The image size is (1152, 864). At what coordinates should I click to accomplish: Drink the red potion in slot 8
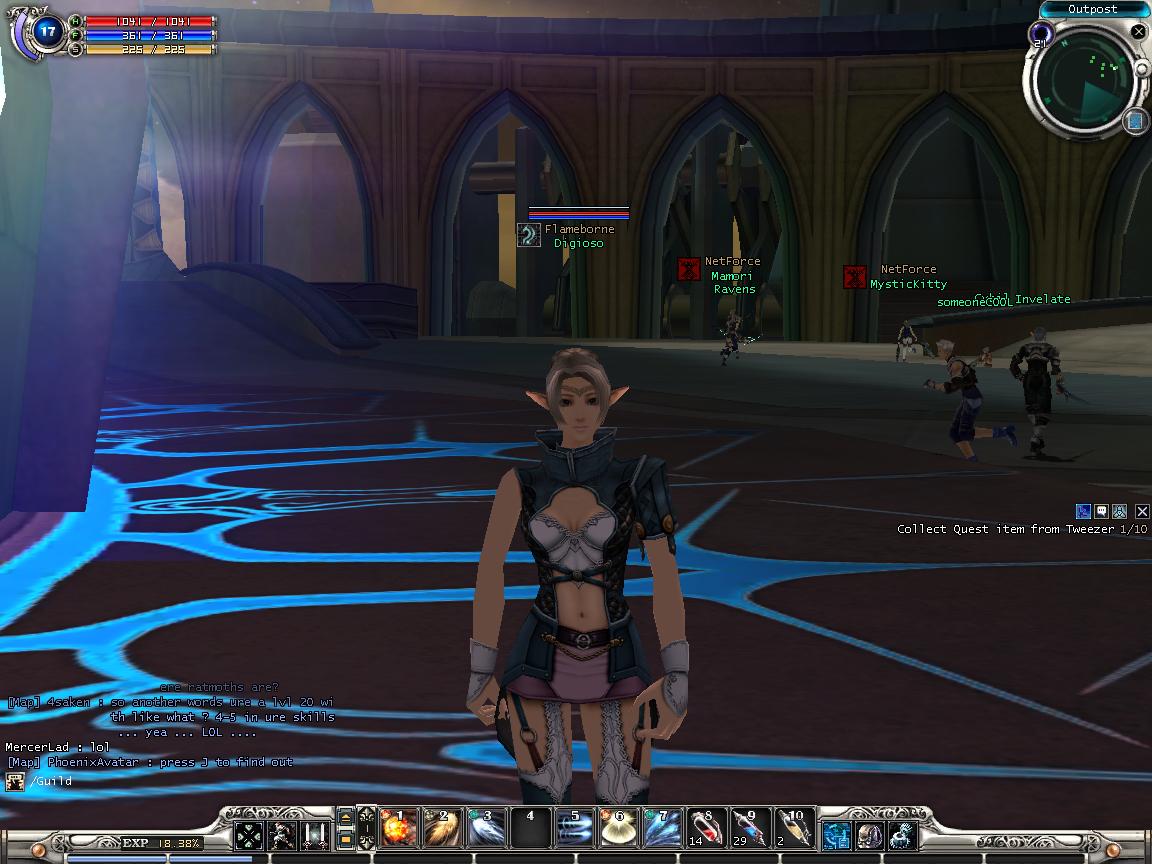(707, 829)
